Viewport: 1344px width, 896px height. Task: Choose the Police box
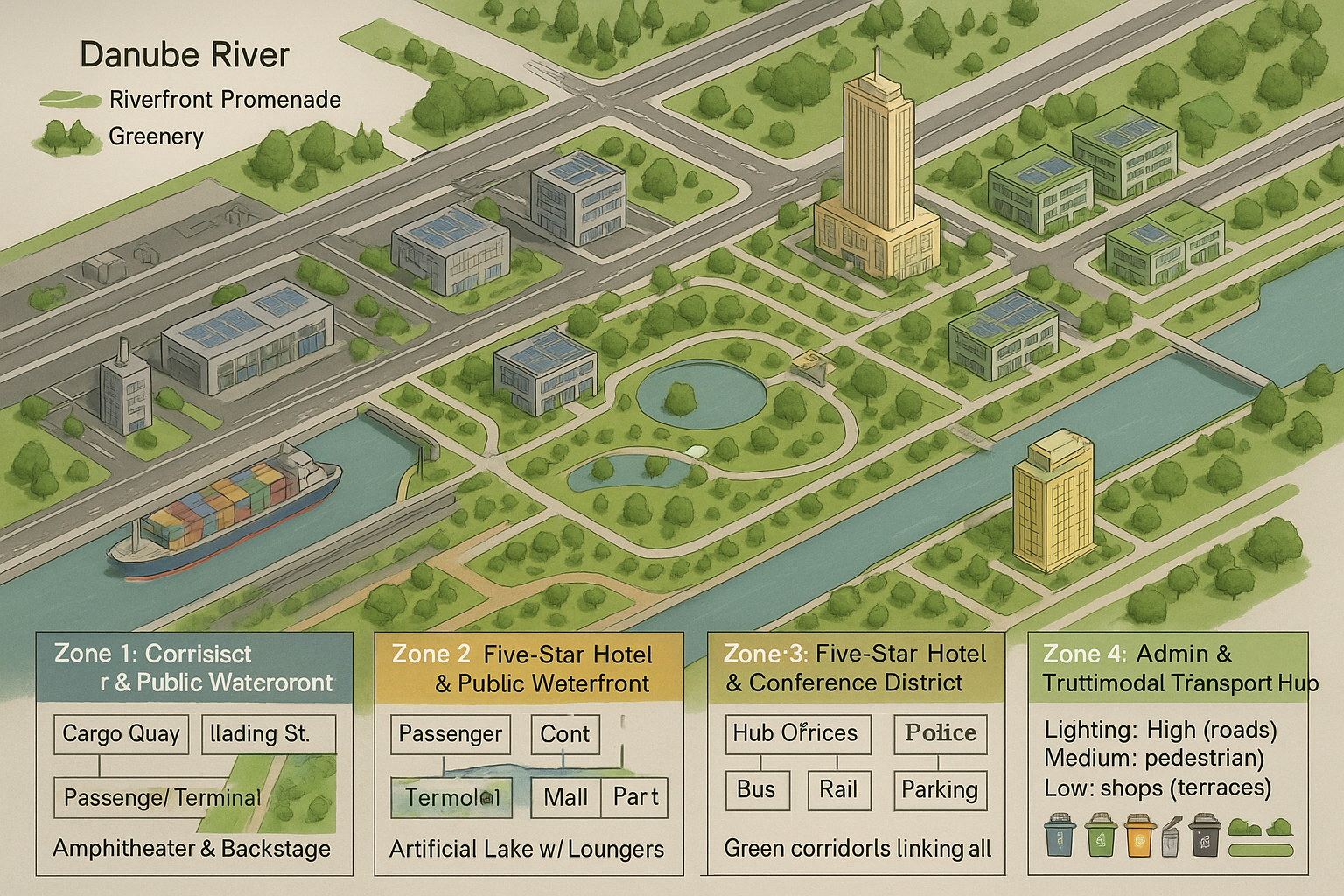tap(940, 733)
